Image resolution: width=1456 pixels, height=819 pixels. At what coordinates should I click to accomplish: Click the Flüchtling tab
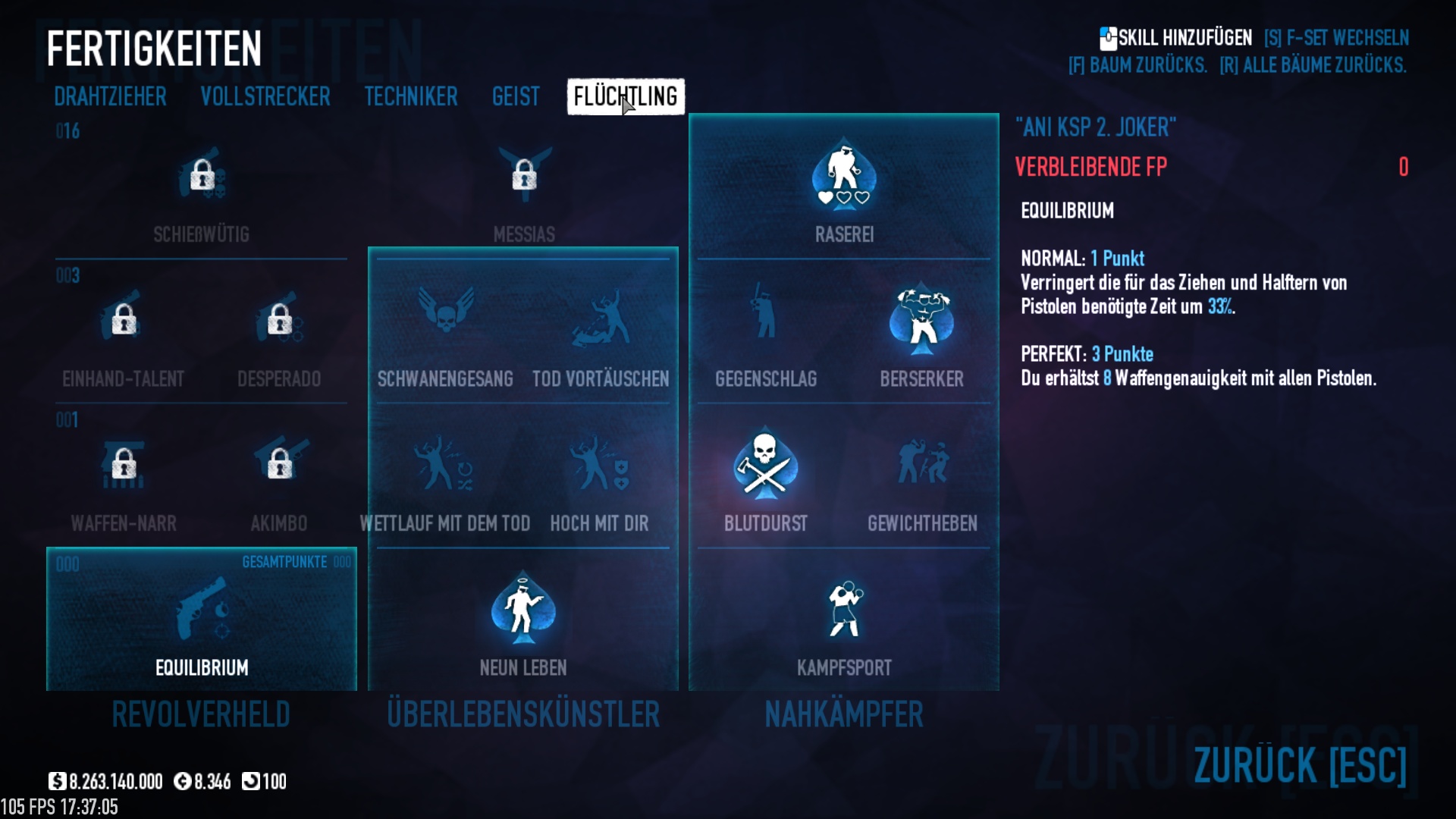coord(626,97)
